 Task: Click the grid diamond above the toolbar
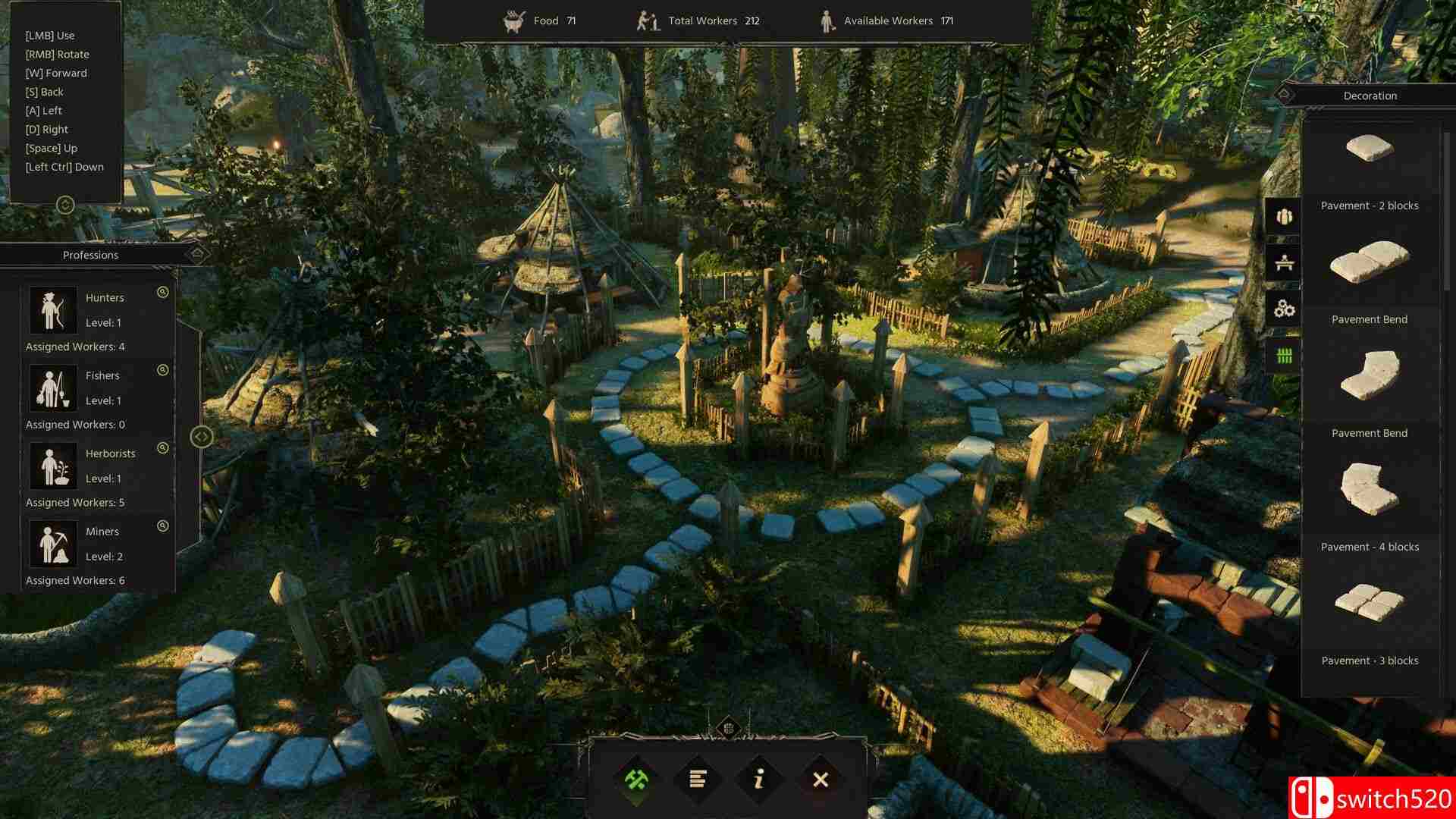pos(728,728)
